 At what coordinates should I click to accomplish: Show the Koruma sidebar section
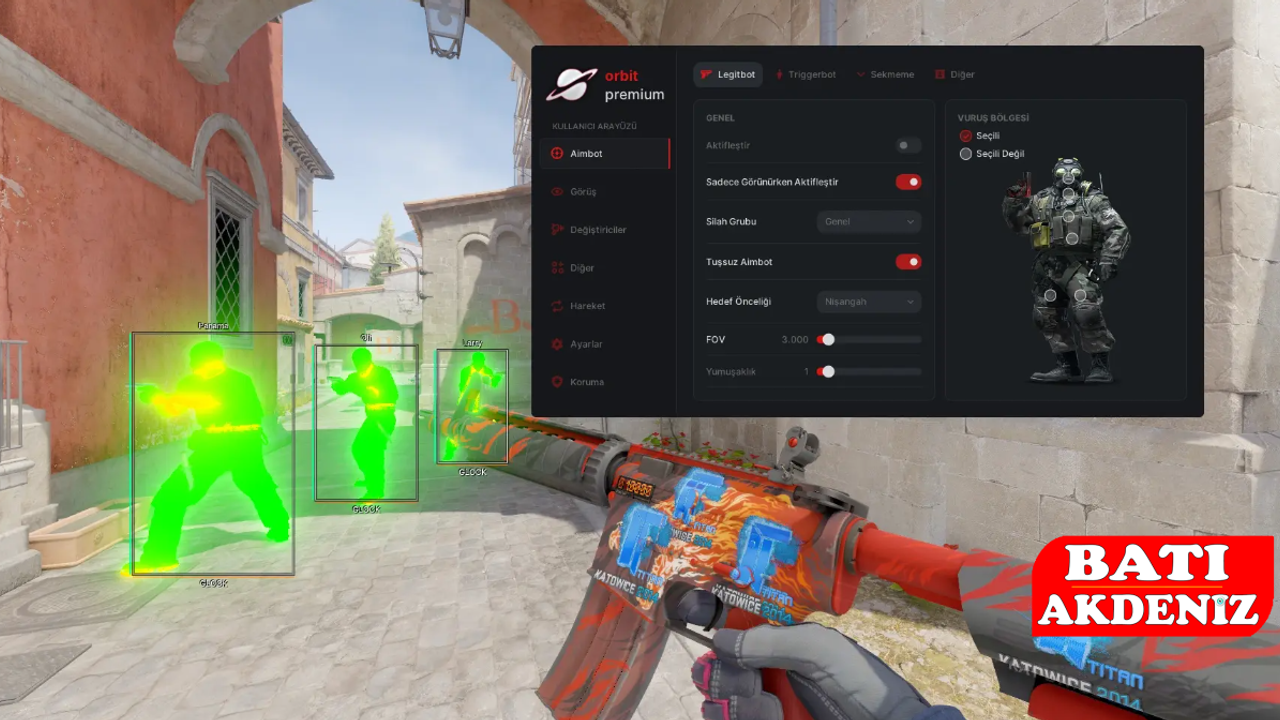pyautogui.click(x=586, y=382)
